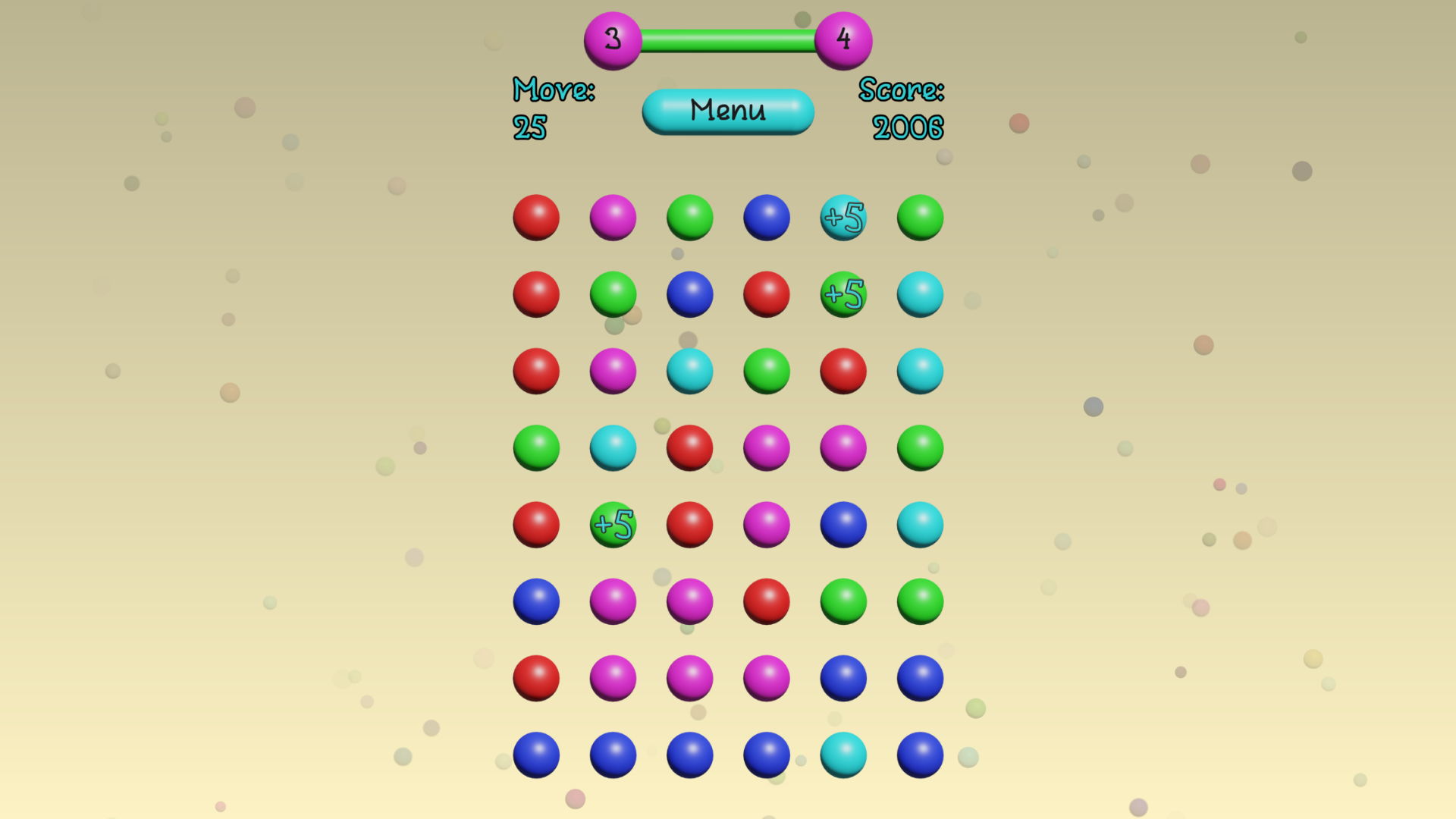
Task: Select the green dot in the fourth row leftmost
Action: [536, 447]
